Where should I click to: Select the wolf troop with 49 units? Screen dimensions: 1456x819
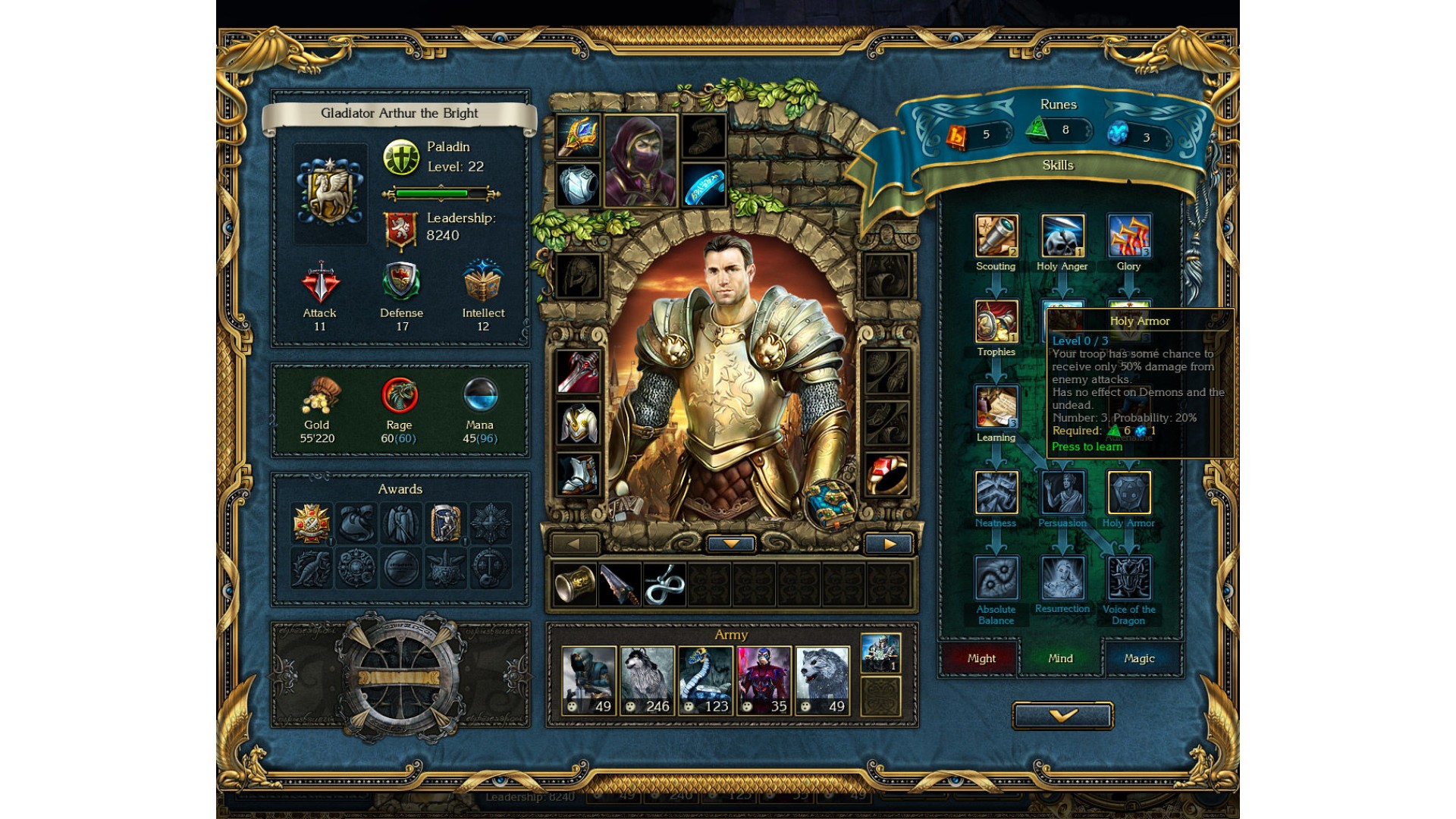point(822,680)
